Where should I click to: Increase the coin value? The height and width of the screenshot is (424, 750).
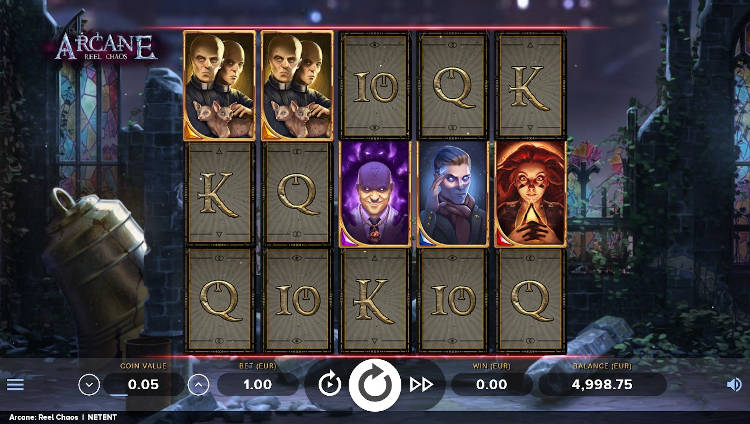[x=198, y=384]
